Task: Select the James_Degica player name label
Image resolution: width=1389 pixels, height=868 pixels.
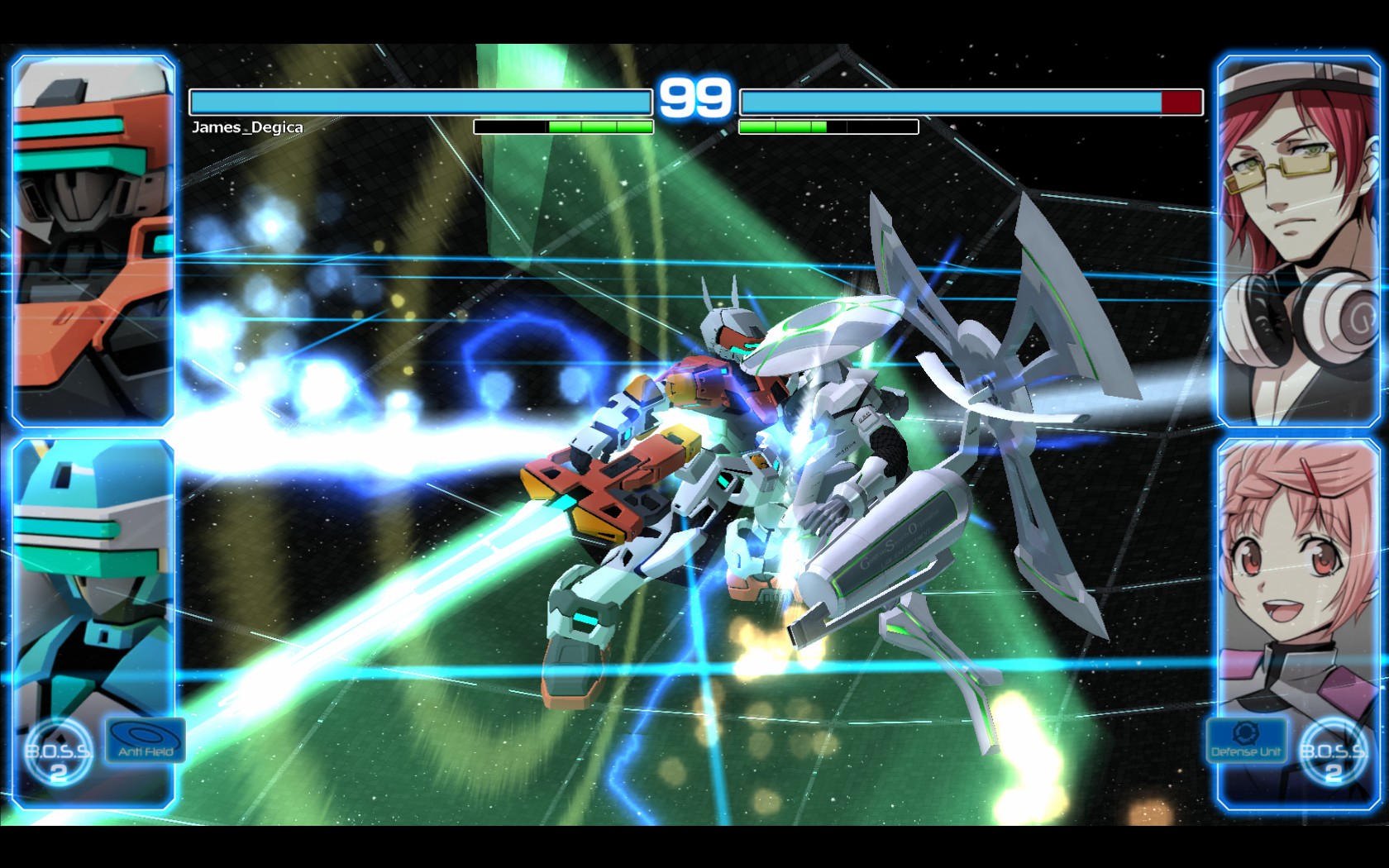Action: click(246, 128)
